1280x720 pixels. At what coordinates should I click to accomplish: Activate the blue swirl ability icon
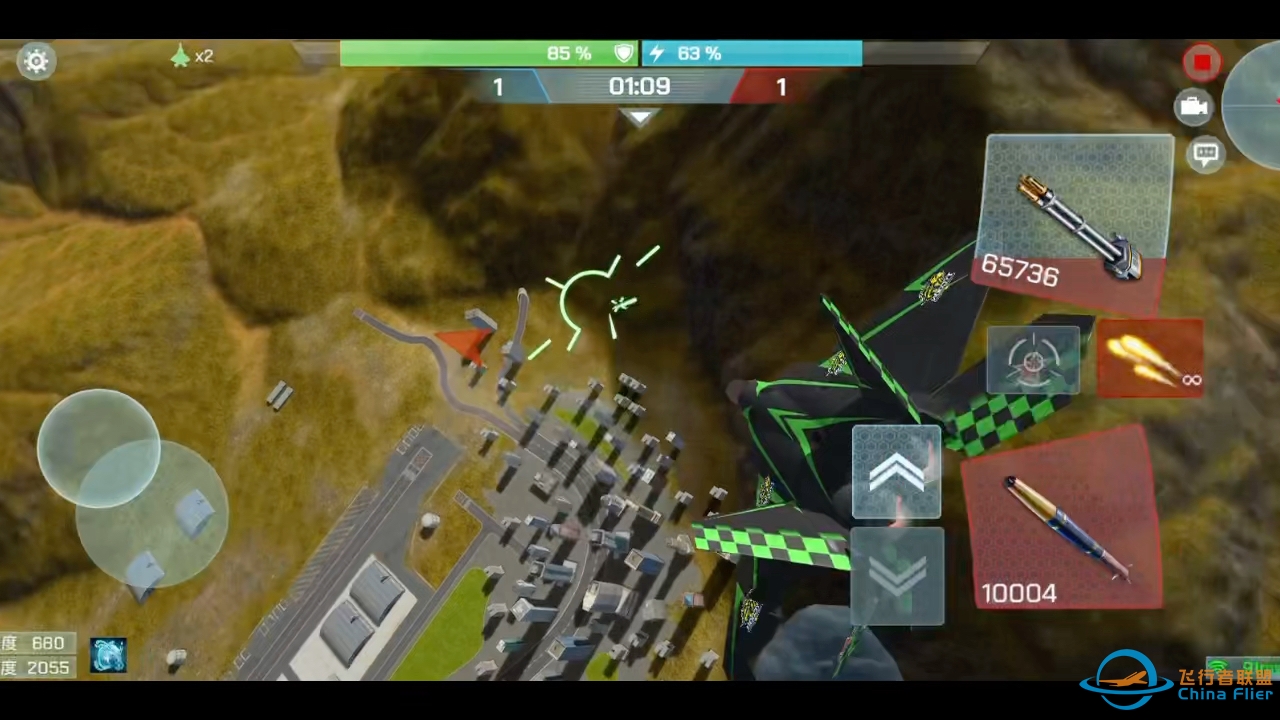(x=108, y=655)
